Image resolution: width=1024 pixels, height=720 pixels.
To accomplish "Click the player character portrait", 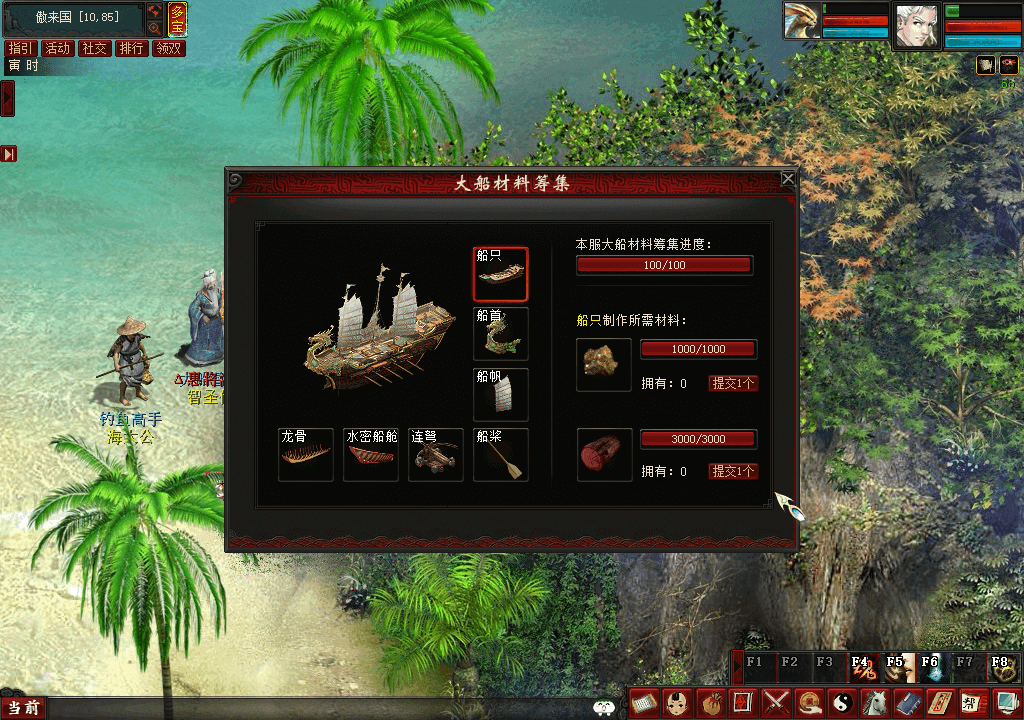I will 917,25.
